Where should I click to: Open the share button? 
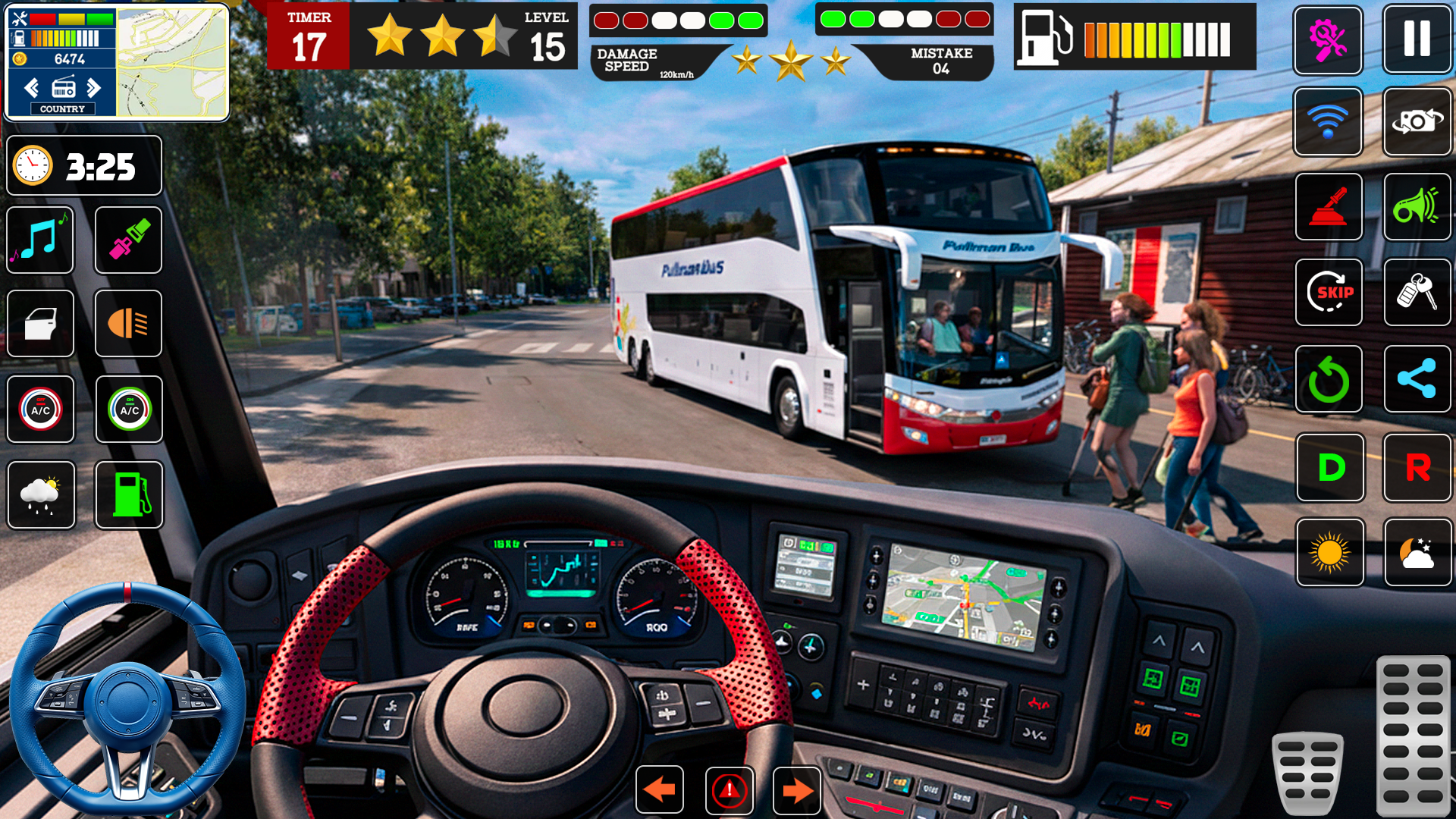1417,379
